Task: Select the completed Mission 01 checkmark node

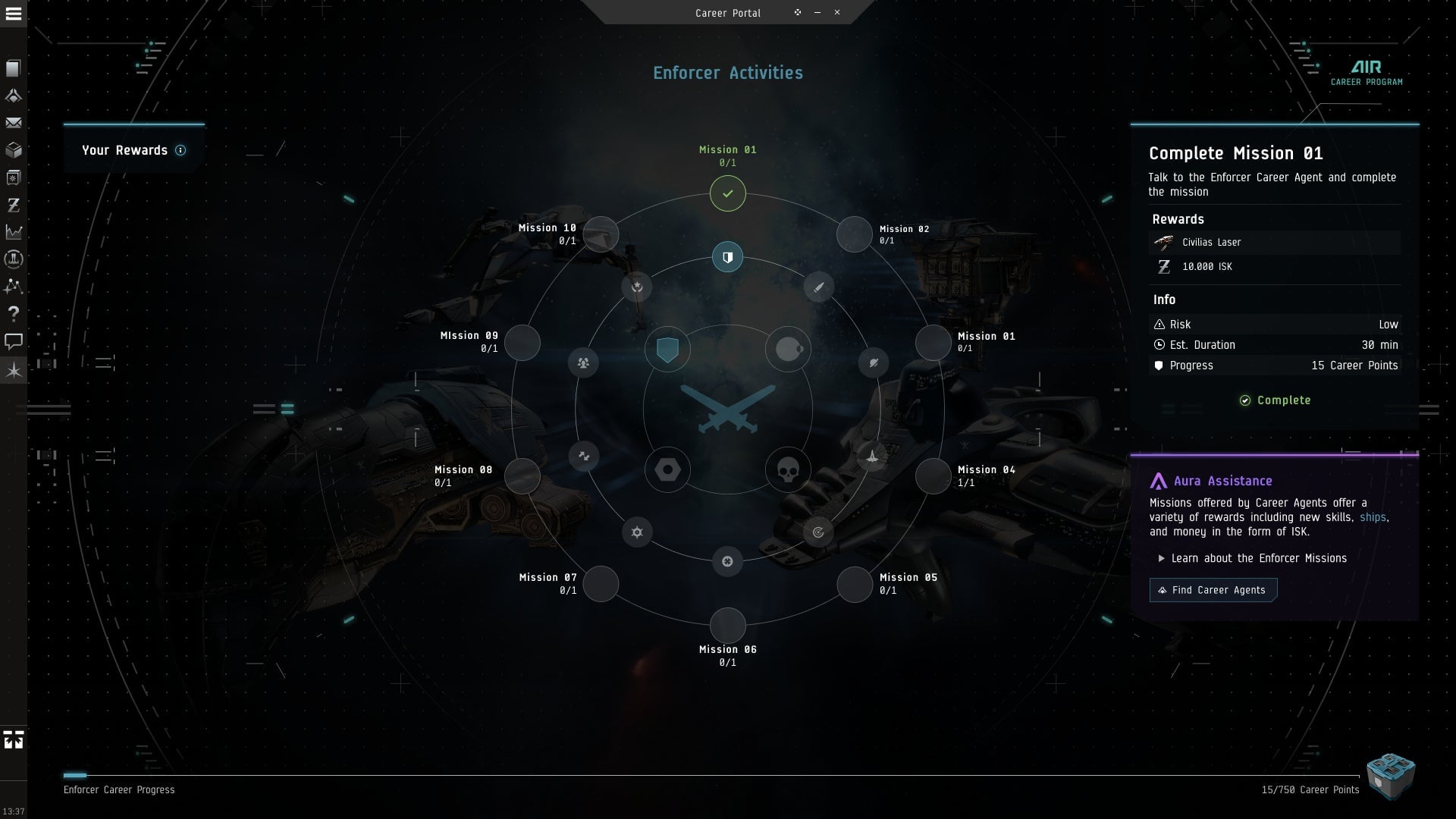Action: point(728,193)
